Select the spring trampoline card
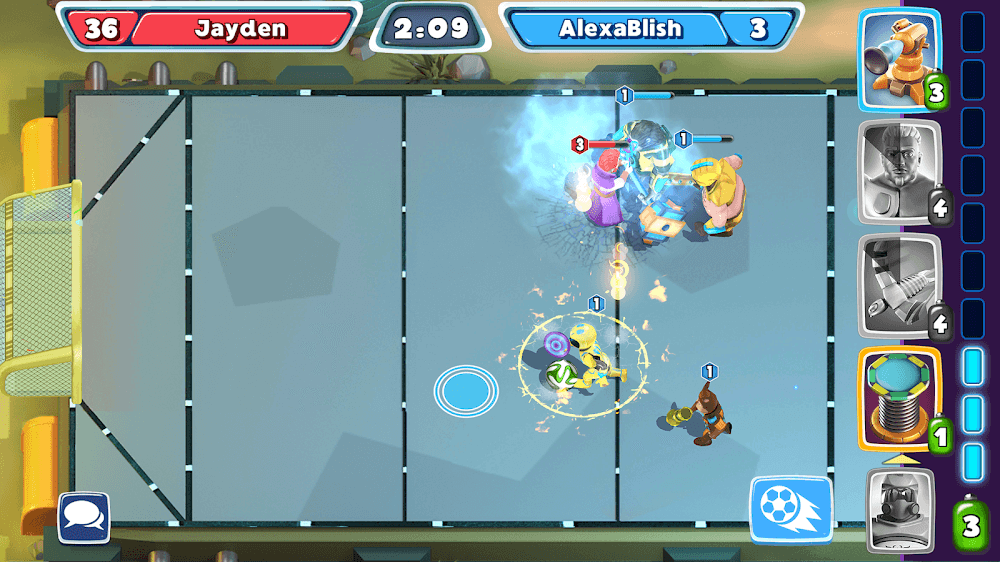This screenshot has height=562, width=1000. click(x=899, y=399)
